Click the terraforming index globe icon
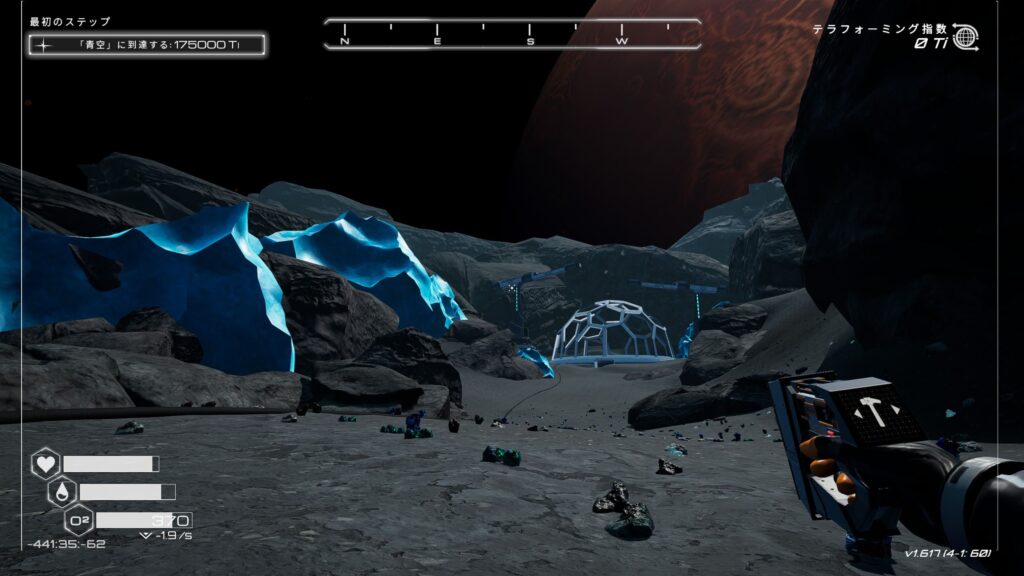Viewport: 1024px width, 576px height. click(965, 37)
